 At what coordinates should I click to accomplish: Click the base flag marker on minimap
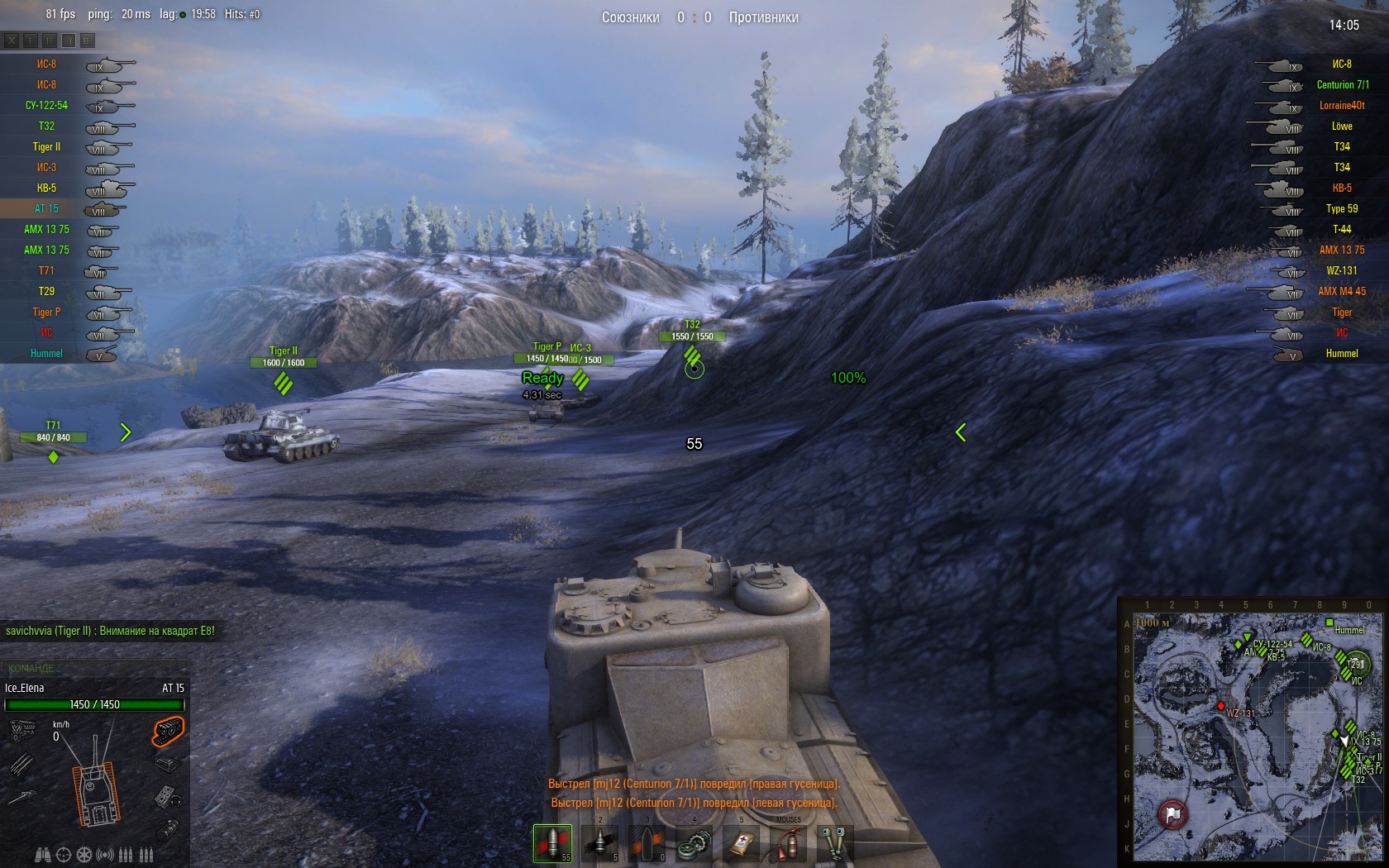point(1172,814)
